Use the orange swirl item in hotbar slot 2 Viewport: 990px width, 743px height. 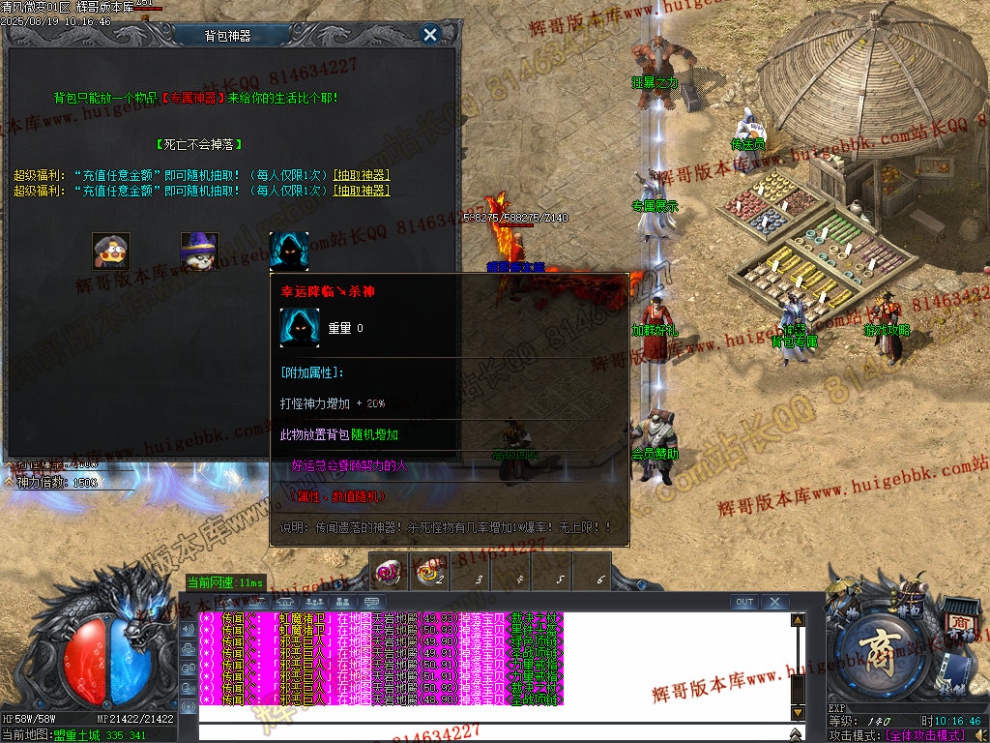(430, 573)
